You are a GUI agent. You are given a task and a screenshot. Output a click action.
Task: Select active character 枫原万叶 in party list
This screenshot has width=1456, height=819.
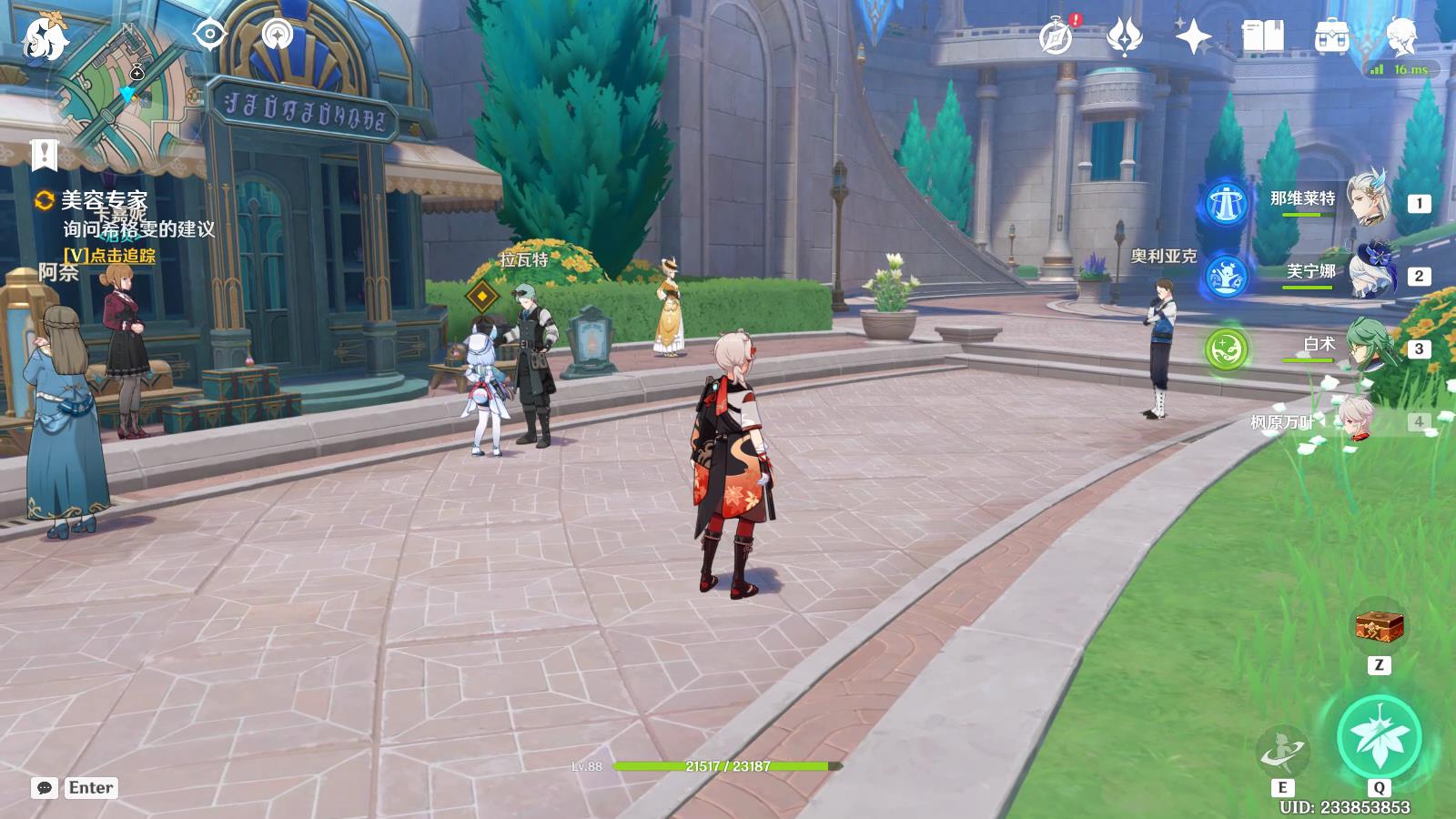(x=1356, y=419)
